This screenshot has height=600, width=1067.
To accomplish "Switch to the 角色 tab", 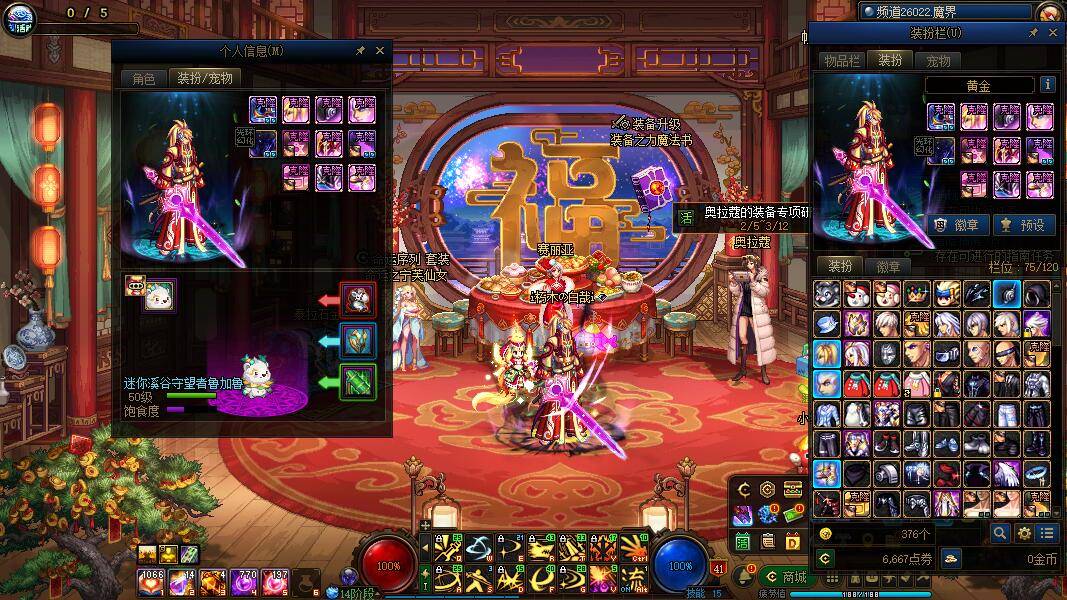I will click(x=143, y=78).
